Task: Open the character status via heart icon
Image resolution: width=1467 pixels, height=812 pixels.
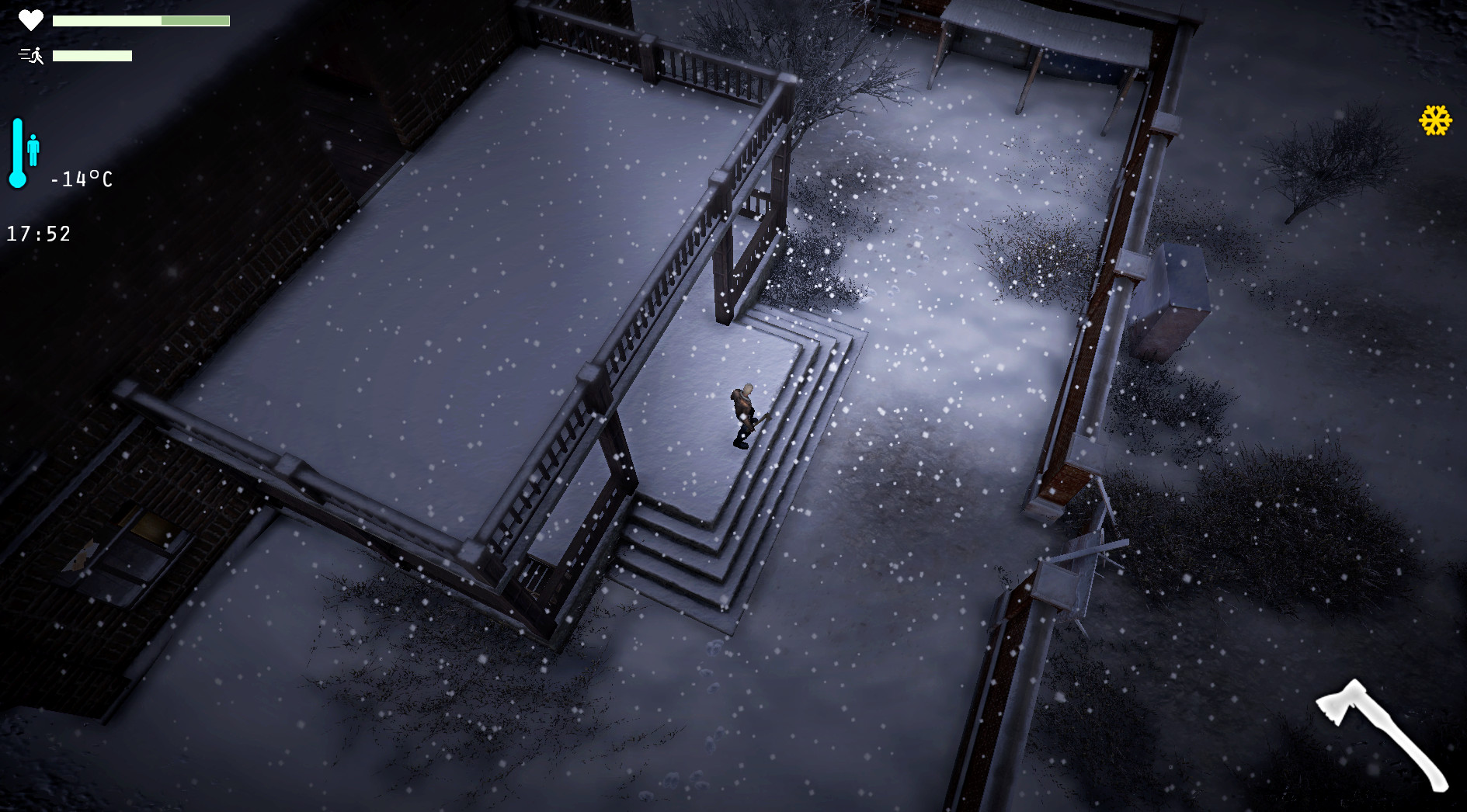Action: tap(30, 20)
